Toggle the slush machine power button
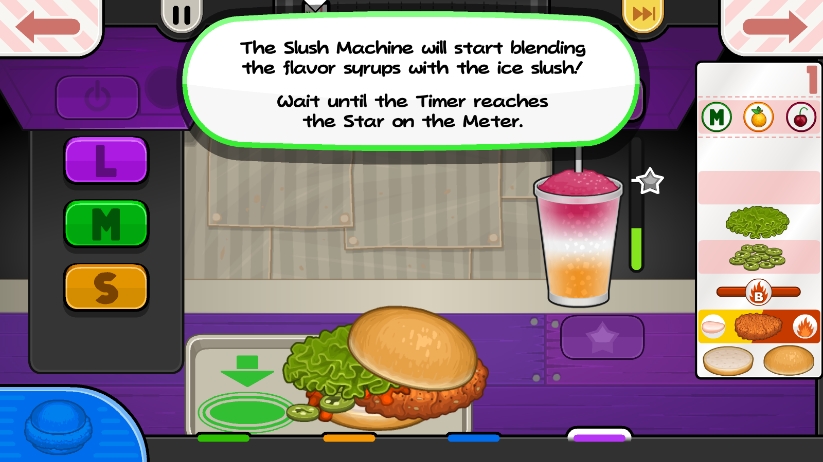823x462 pixels. 96,98
